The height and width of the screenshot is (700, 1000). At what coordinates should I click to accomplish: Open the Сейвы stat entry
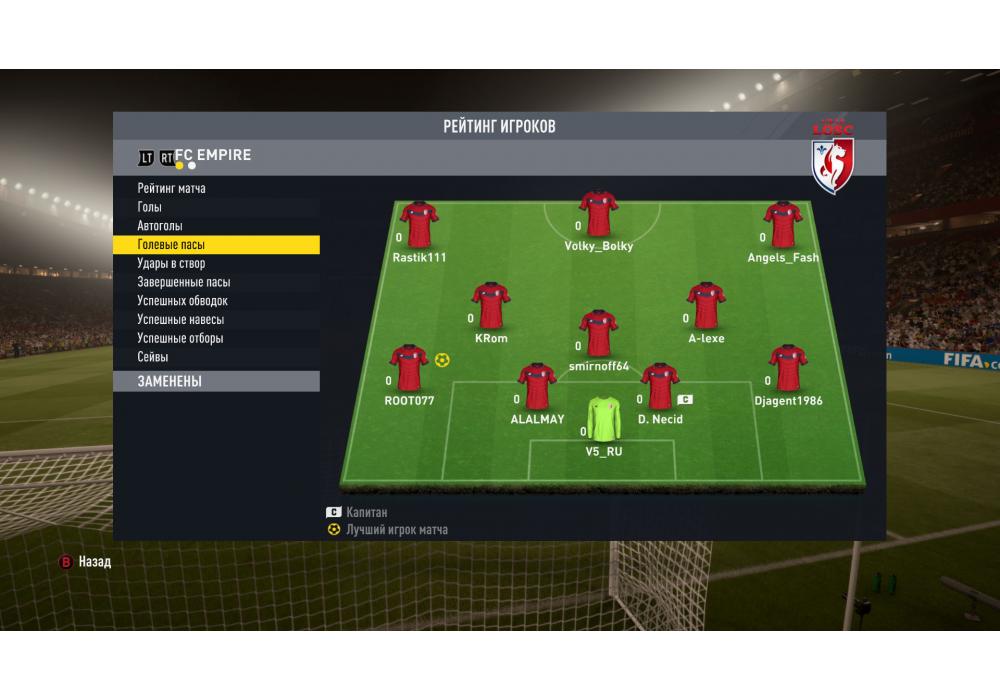coord(153,357)
